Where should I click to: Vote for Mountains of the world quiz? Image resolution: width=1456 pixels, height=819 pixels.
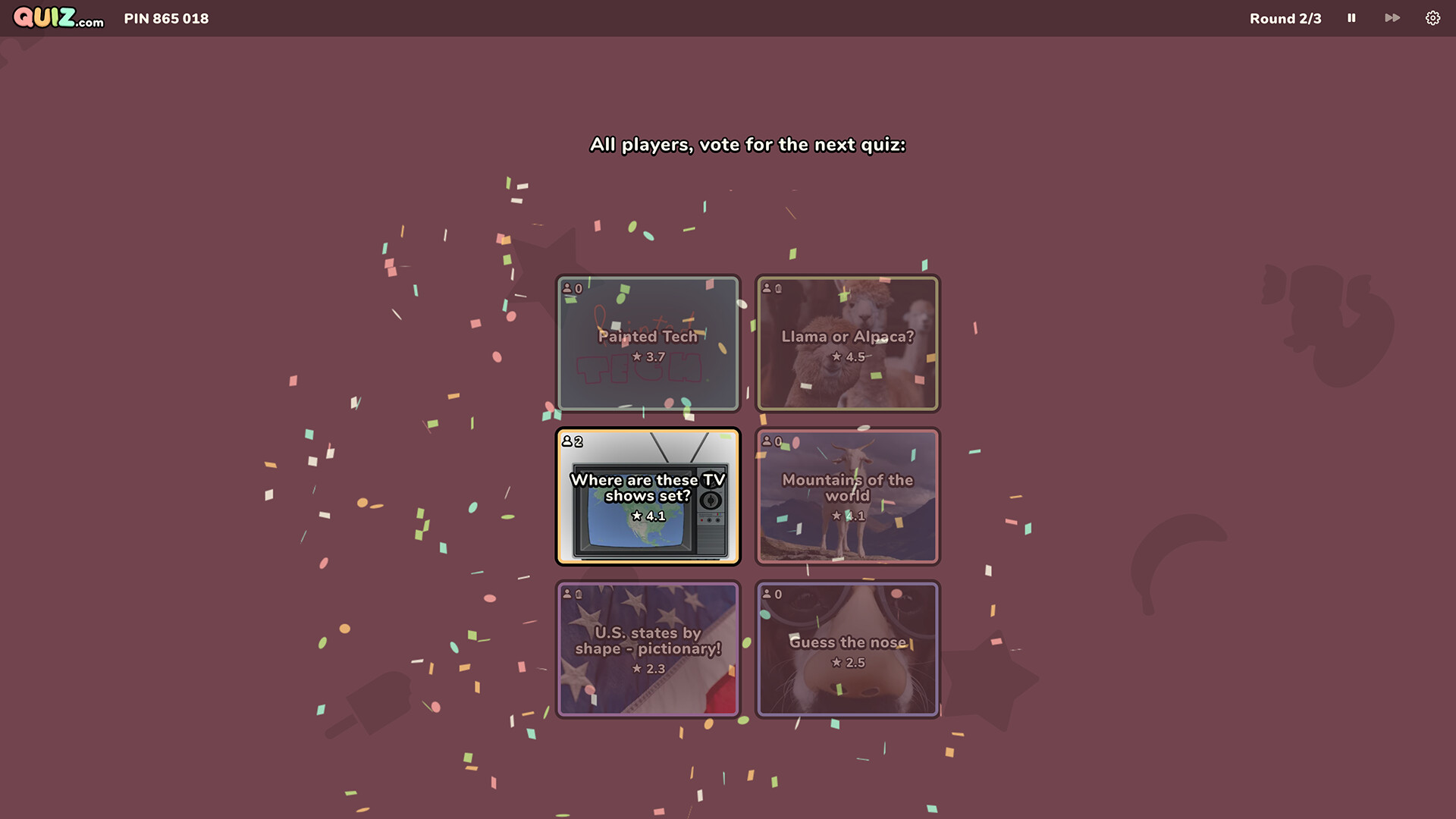tap(848, 497)
